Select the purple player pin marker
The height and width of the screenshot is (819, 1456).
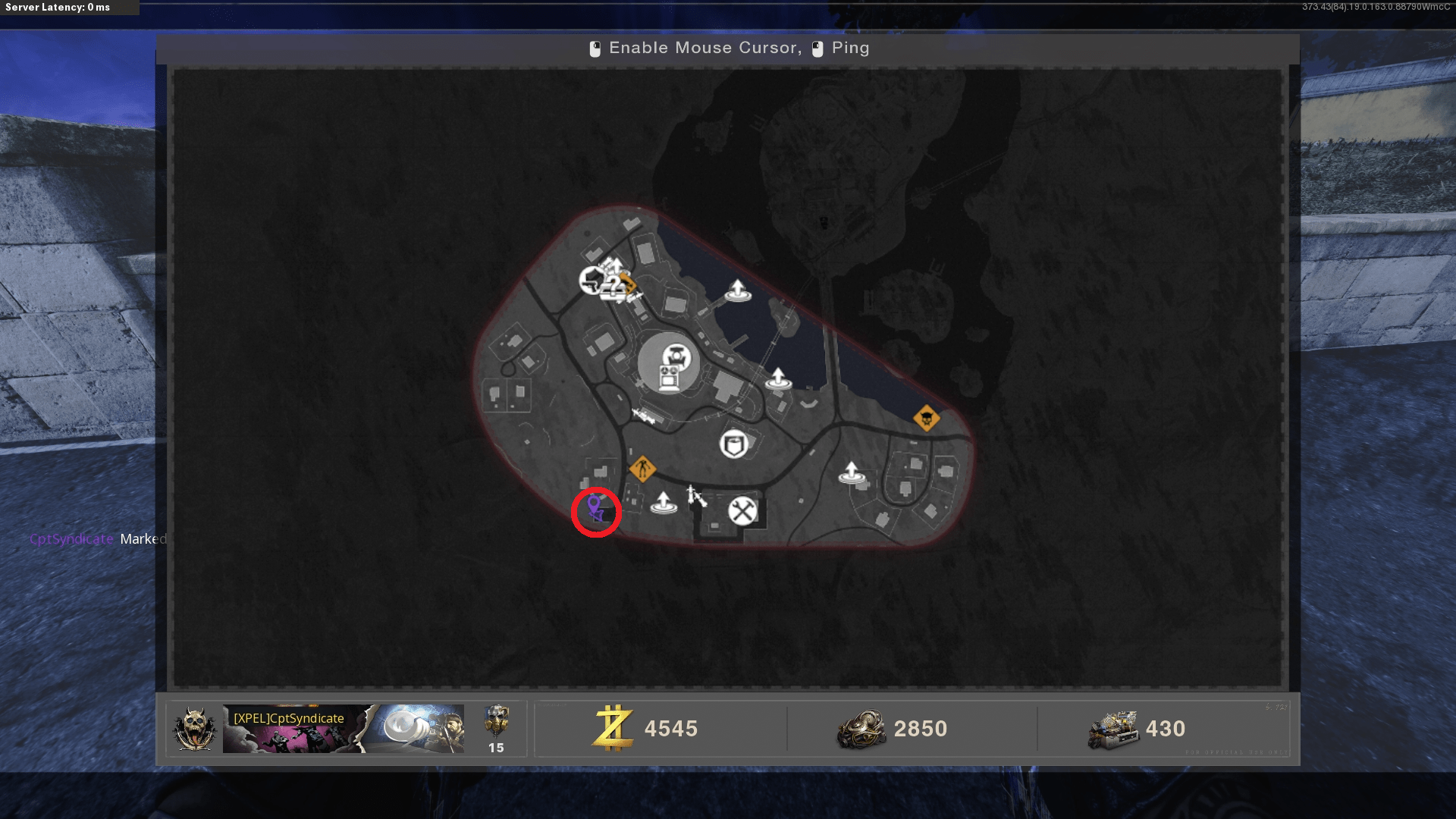[595, 507]
